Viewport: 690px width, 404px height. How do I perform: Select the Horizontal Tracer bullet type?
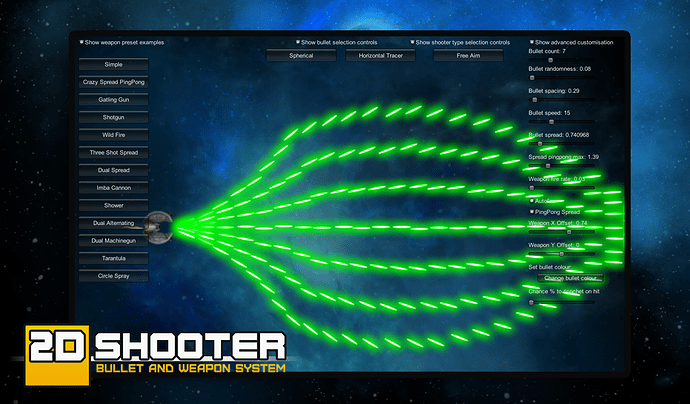click(380, 56)
